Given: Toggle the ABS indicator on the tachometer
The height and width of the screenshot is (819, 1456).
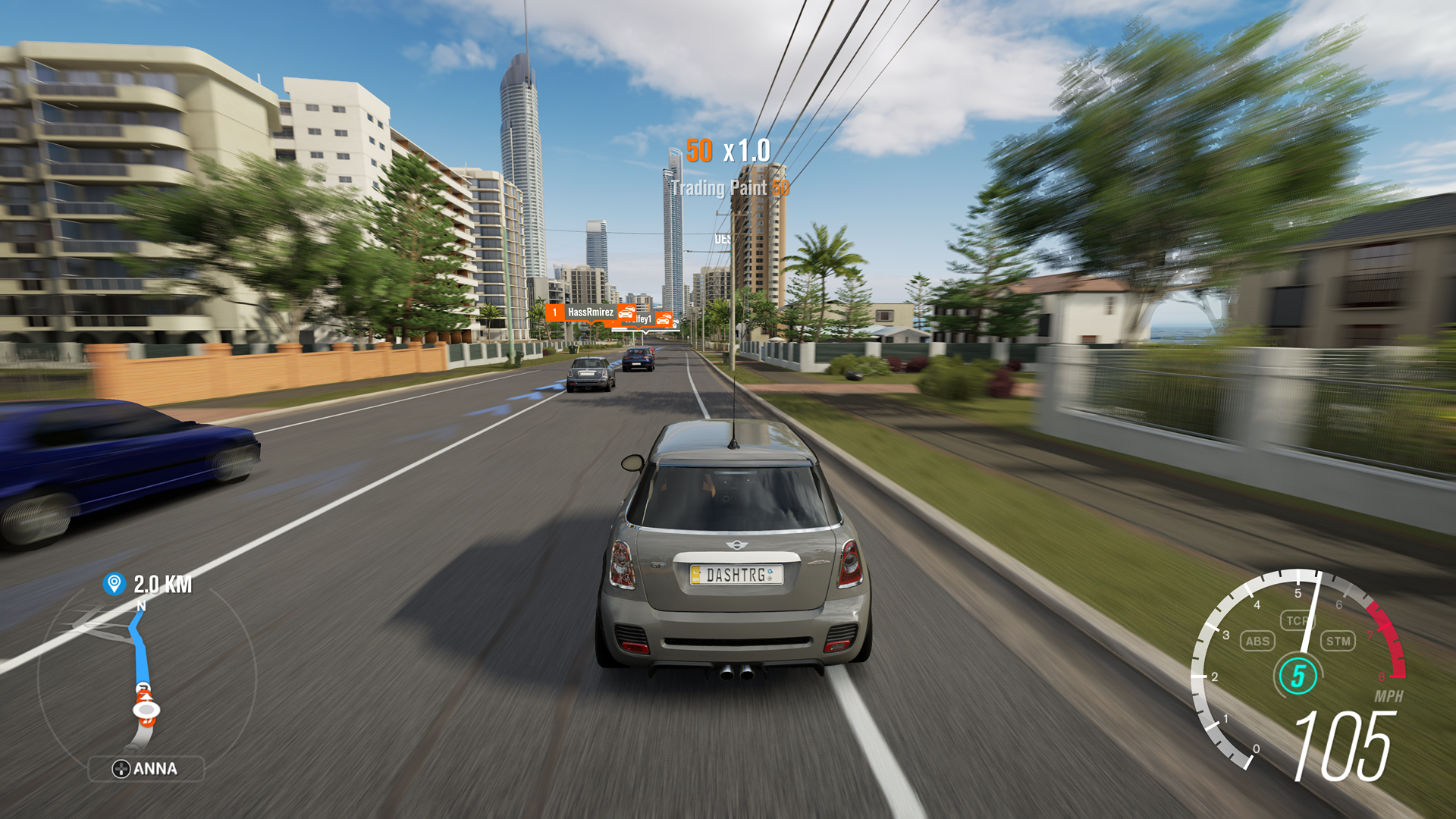Looking at the screenshot, I should [1257, 641].
